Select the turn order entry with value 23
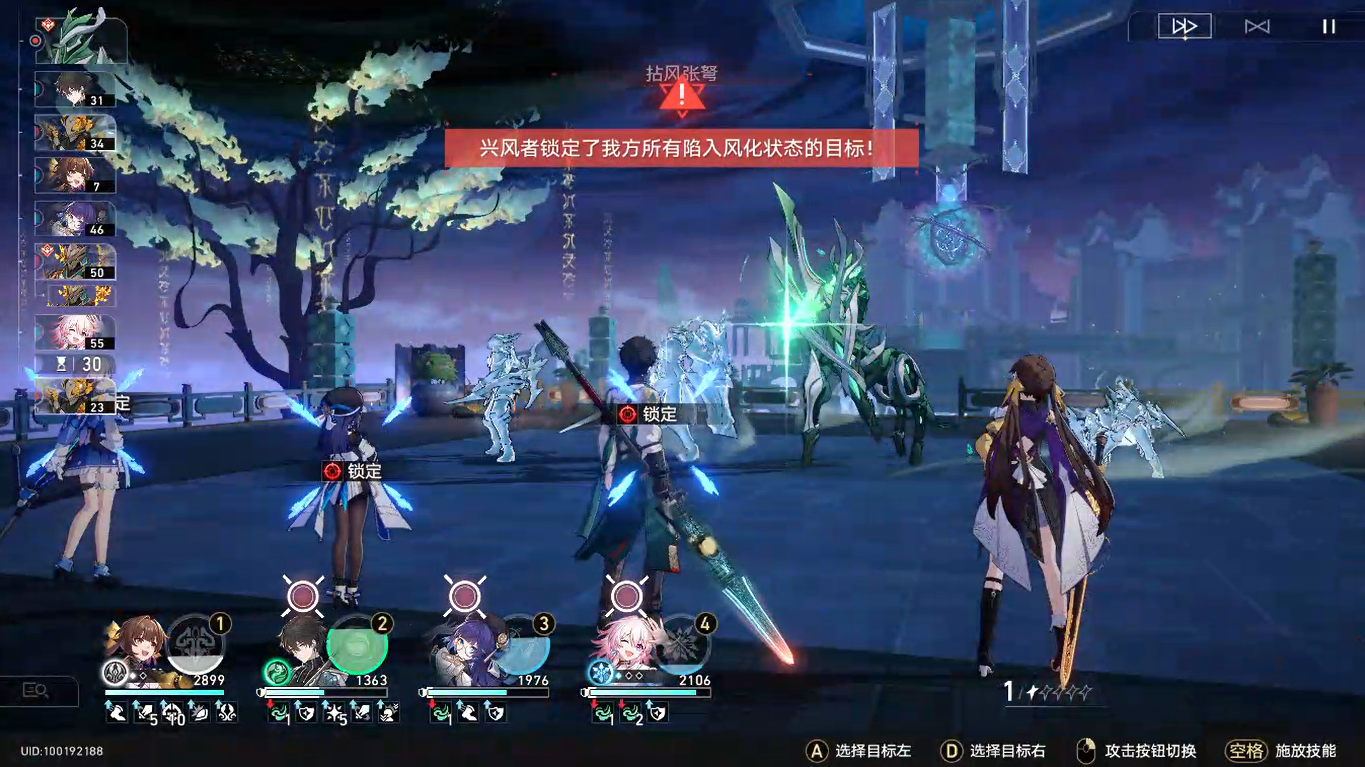 point(75,397)
